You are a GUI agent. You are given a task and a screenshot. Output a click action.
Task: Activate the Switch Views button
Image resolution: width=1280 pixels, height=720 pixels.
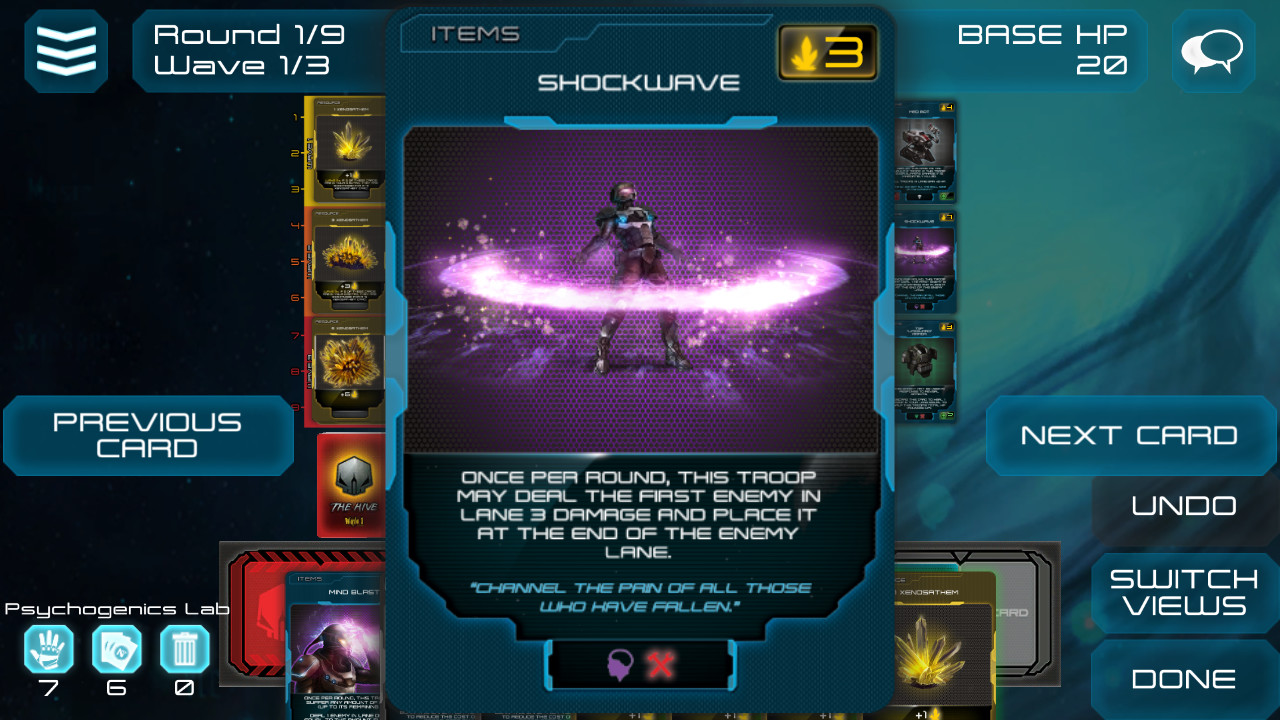(1181, 592)
